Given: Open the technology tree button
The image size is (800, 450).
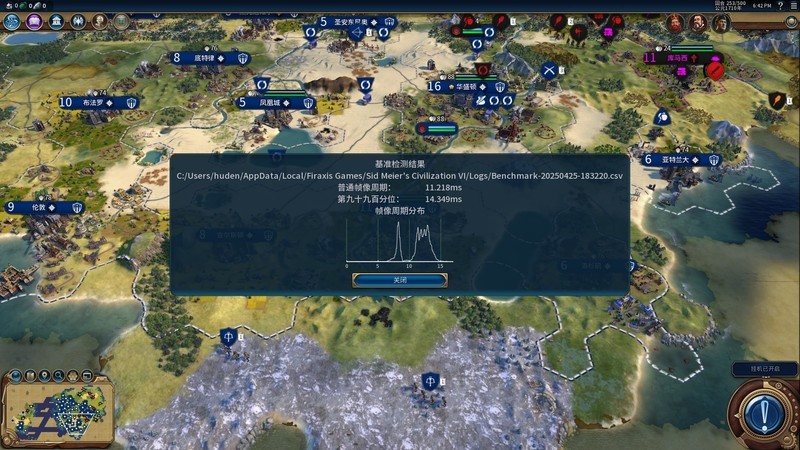Looking at the screenshot, I should 12,21.
